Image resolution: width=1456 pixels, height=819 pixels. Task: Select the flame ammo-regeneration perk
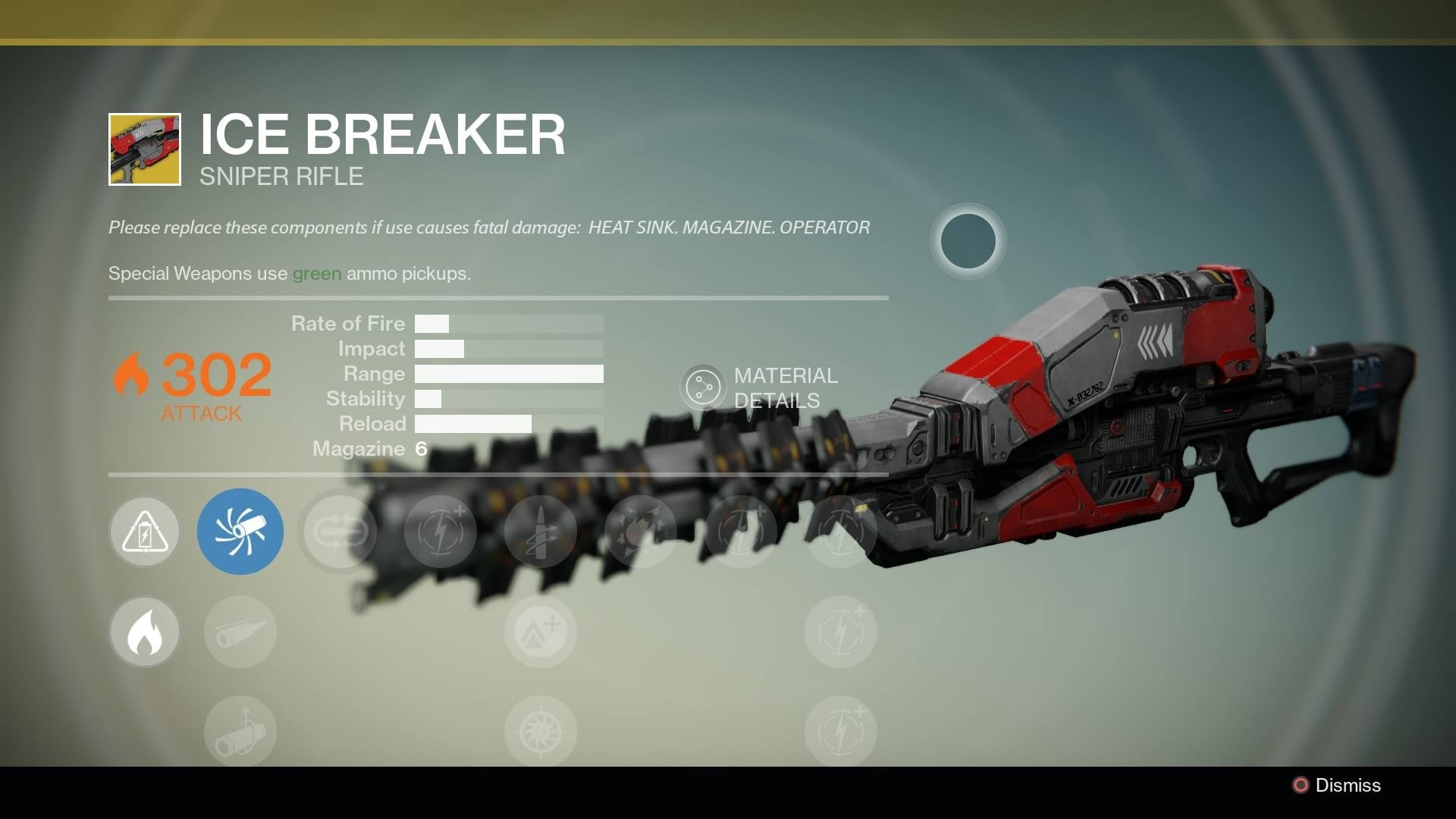coord(144,631)
